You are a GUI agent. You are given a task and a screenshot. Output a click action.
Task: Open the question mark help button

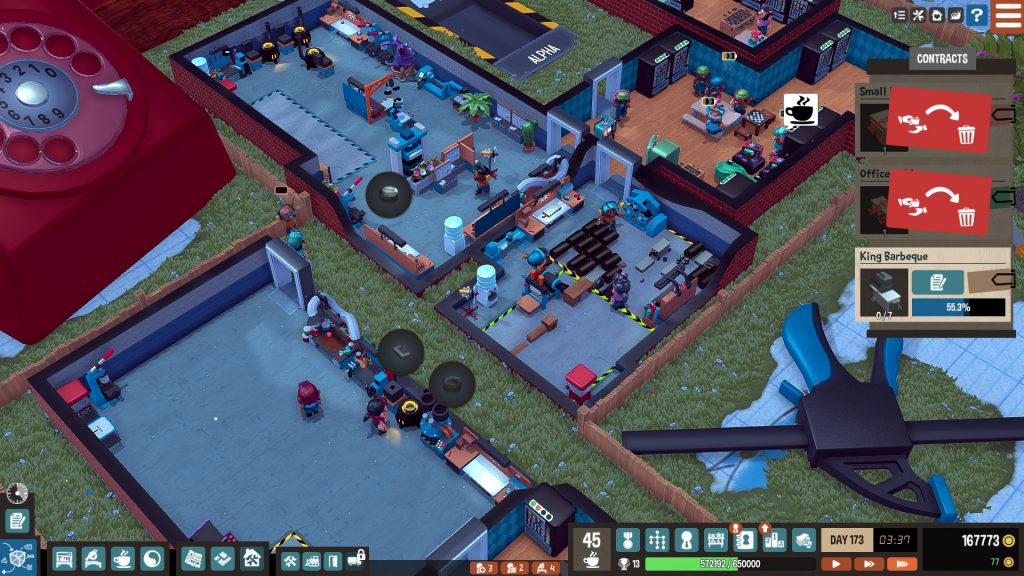(976, 15)
